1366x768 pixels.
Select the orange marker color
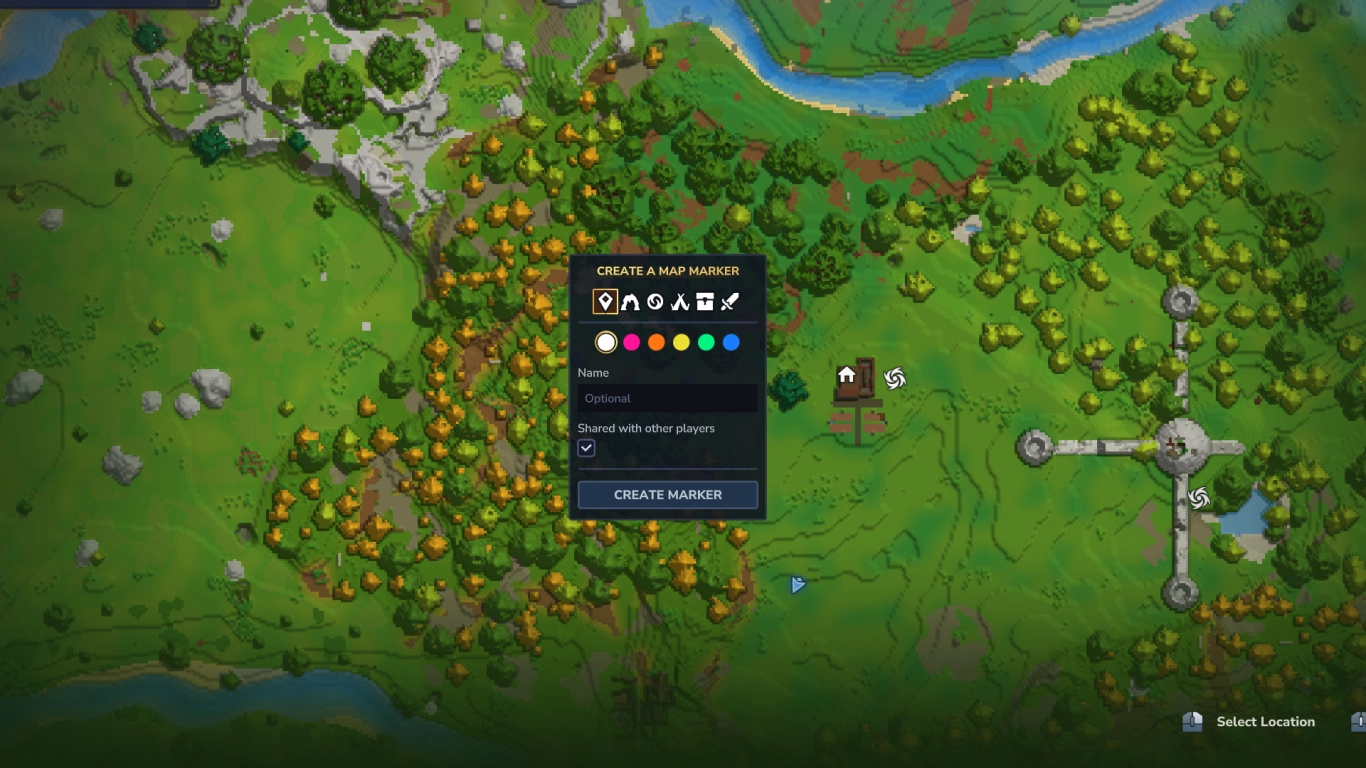pos(656,342)
